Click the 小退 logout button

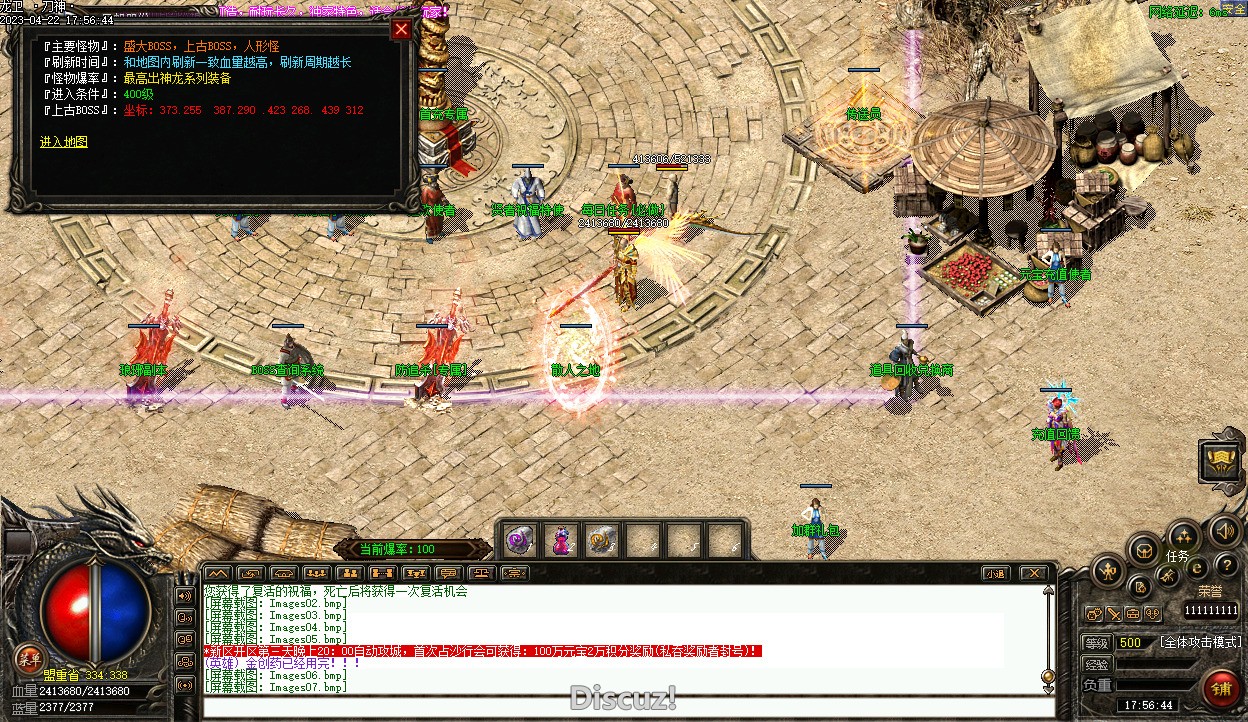pos(994,573)
